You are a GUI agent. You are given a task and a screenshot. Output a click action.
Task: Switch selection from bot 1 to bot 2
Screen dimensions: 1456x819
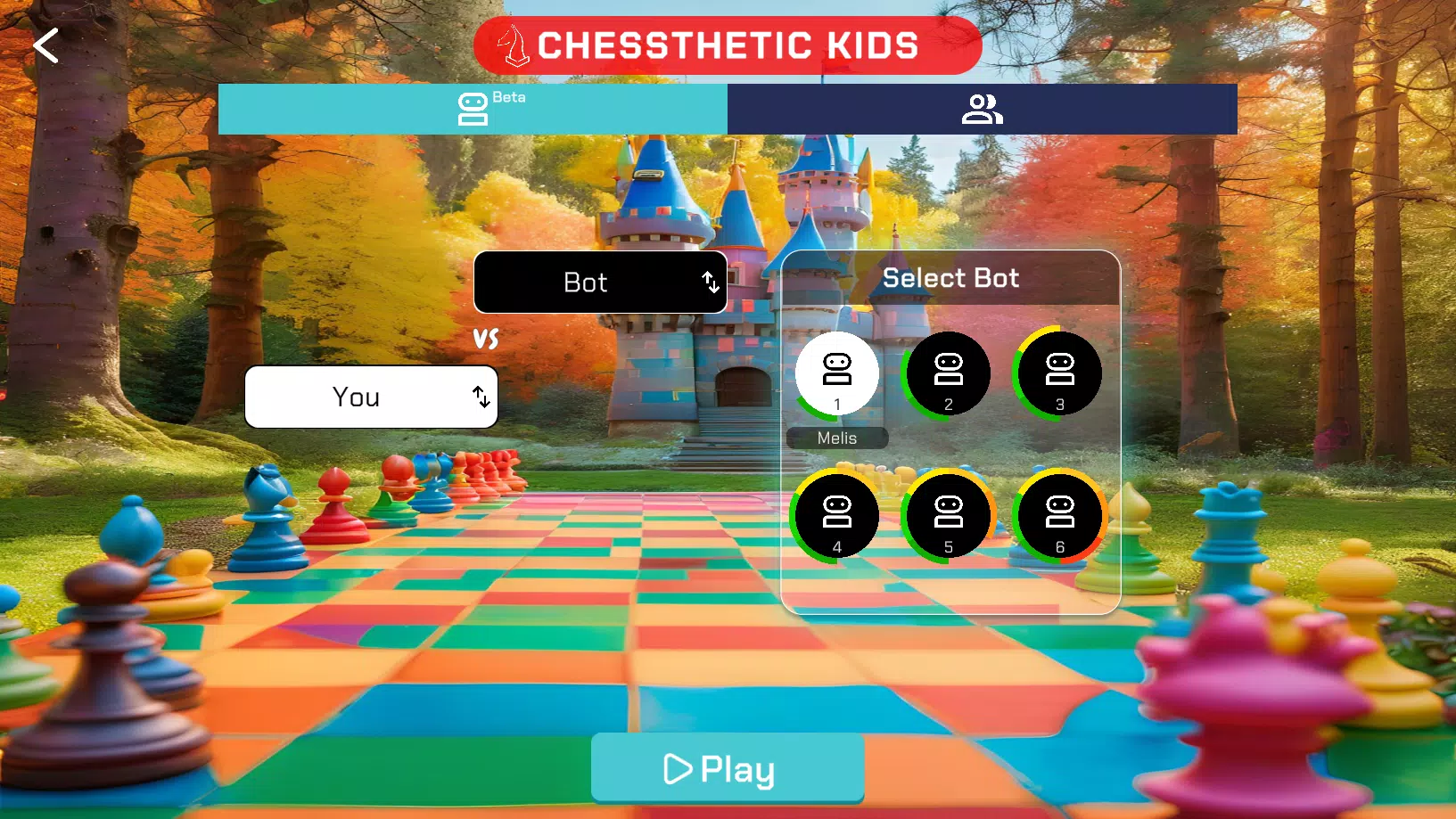click(x=949, y=373)
